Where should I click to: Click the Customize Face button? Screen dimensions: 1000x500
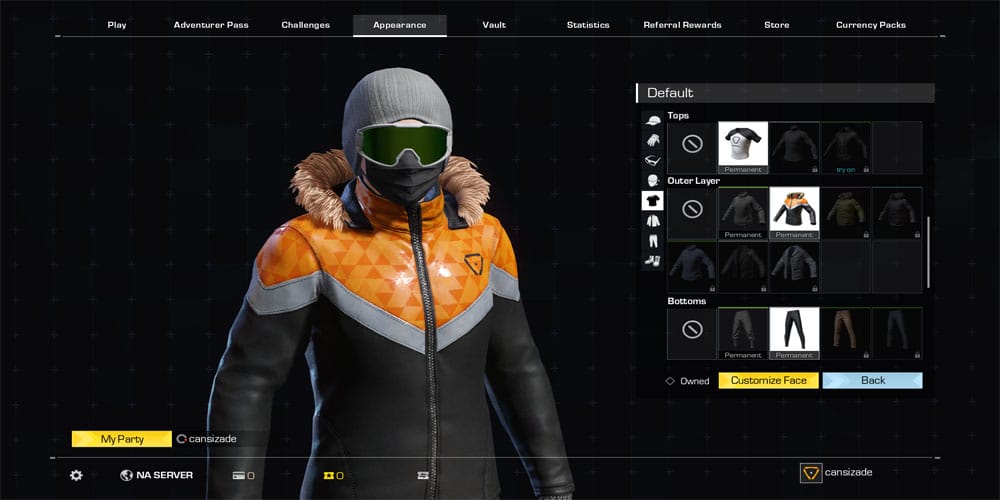769,381
